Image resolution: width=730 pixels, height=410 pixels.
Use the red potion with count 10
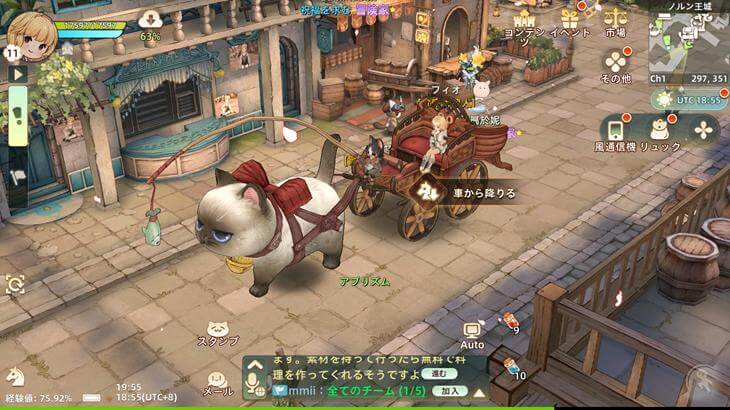point(511,368)
